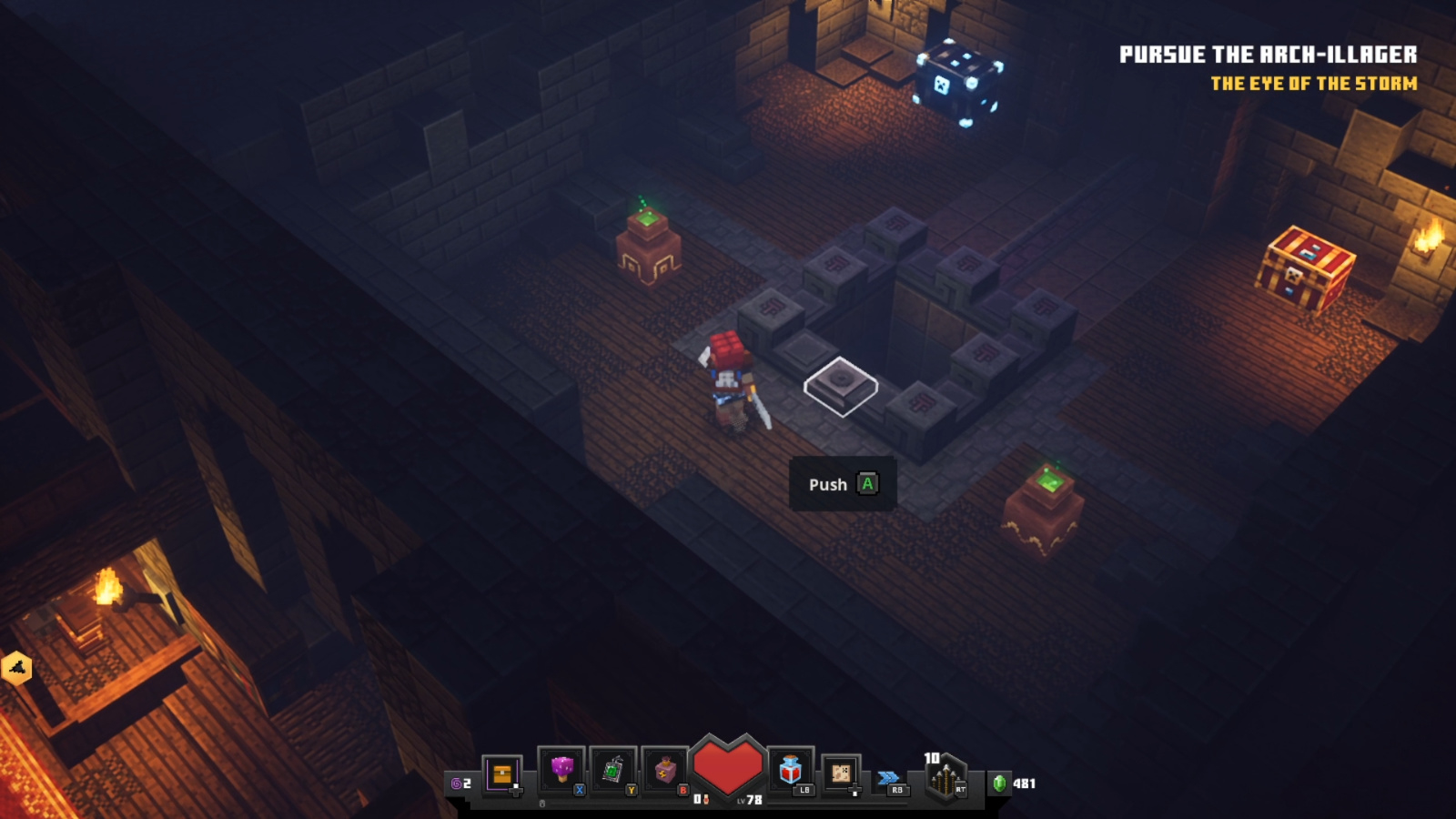Click the heart health indicator
The height and width of the screenshot is (819, 1456).
point(728,764)
